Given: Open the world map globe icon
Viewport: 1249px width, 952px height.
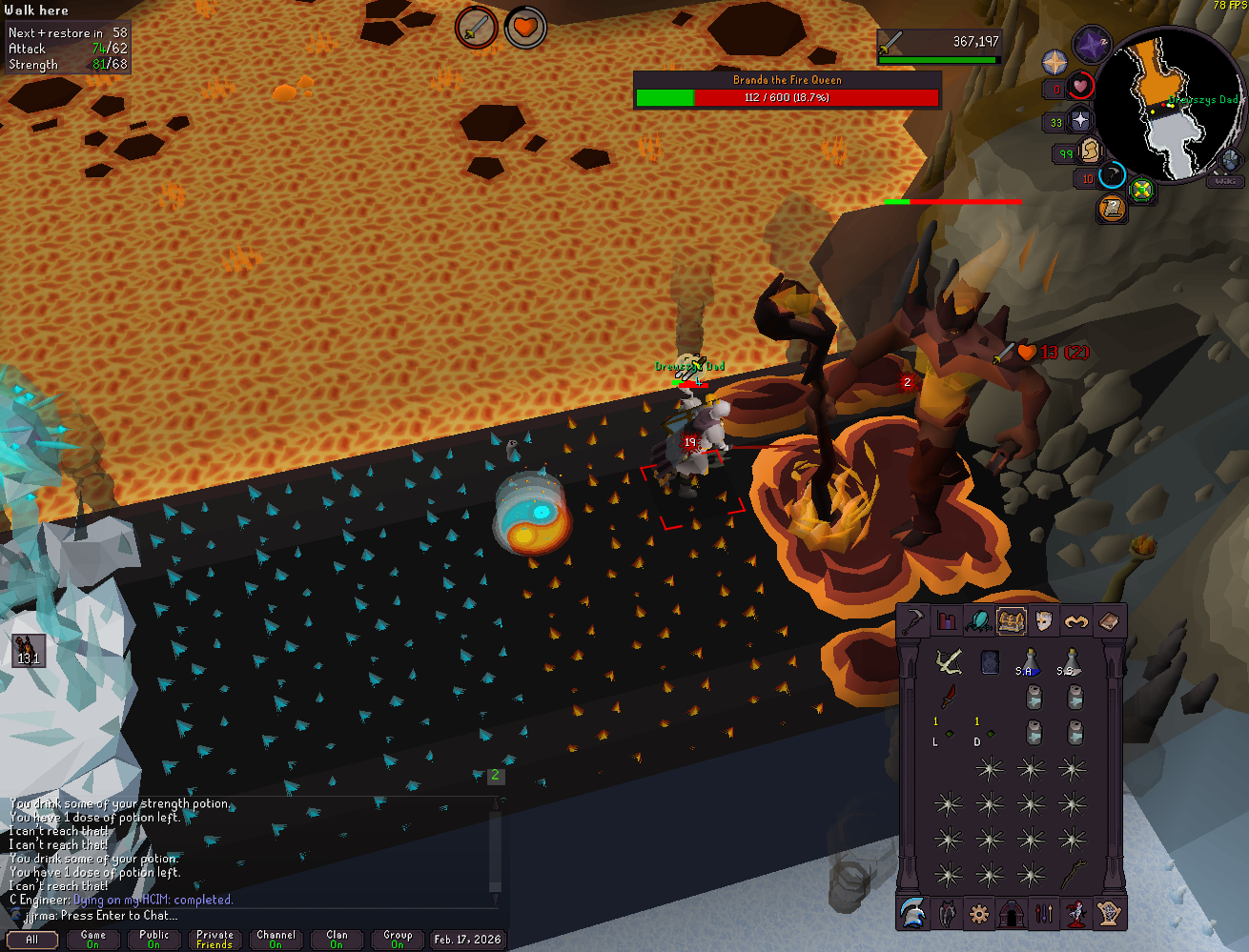Looking at the screenshot, I should (1230, 160).
